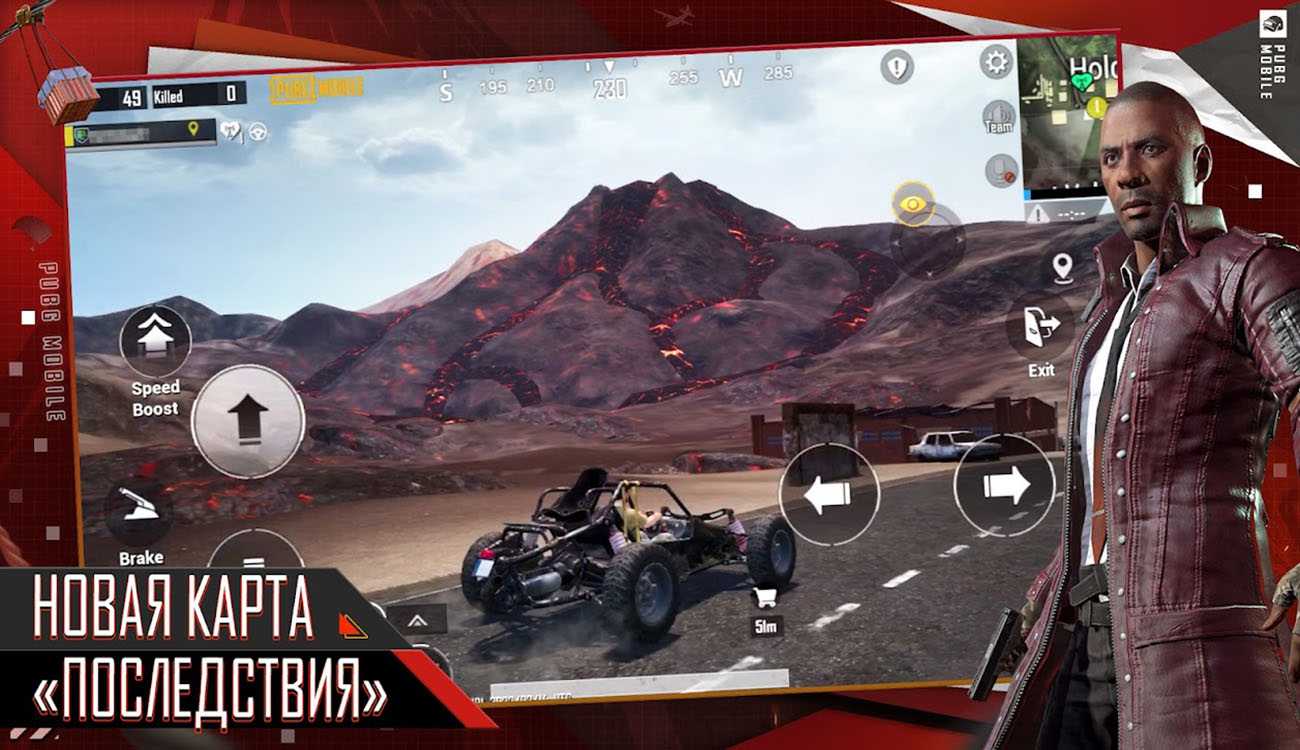Steer left with the left arrow button
This screenshot has width=1300, height=750.
click(829, 493)
